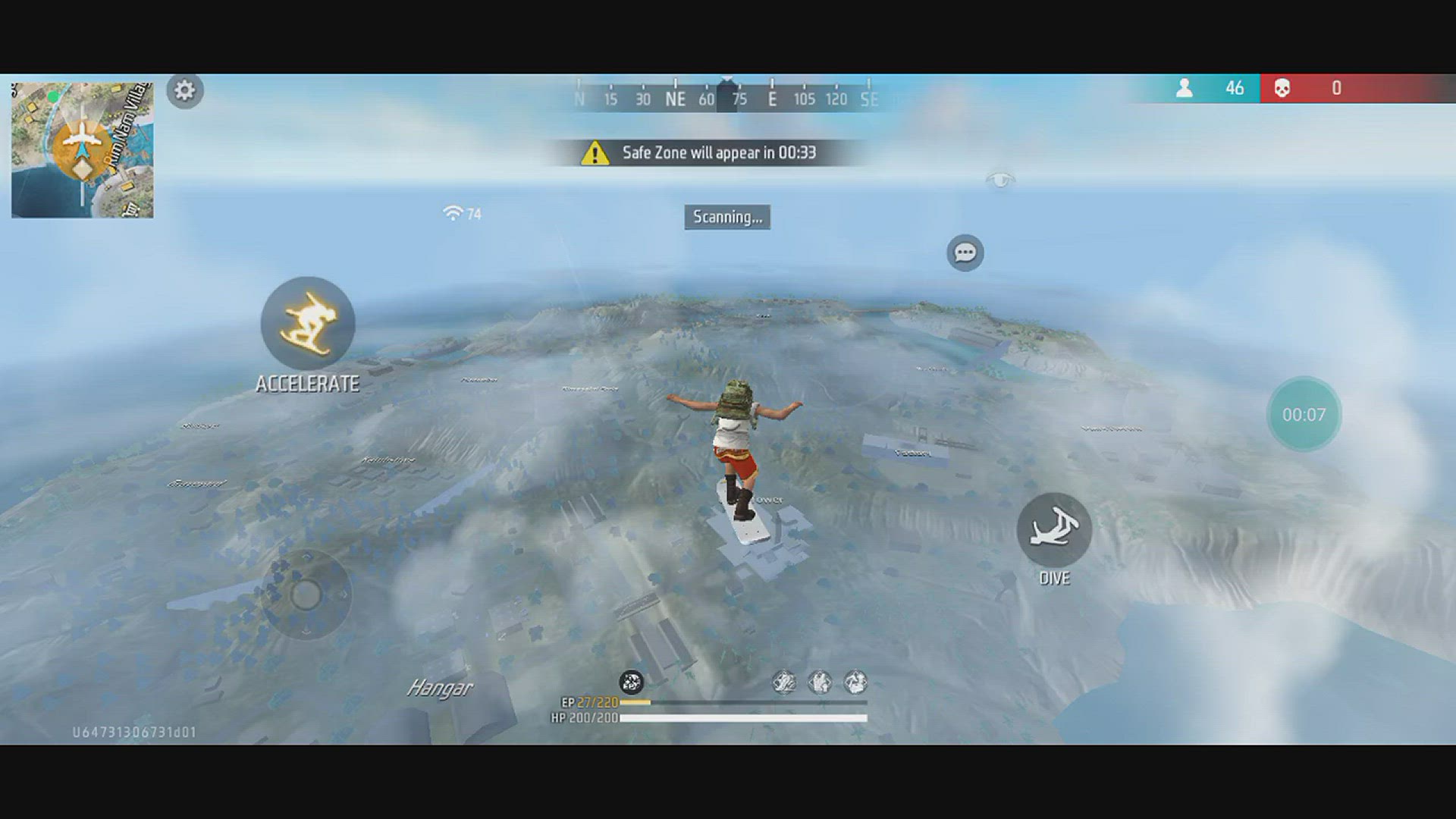Tap the middle quick emote icon
The height and width of the screenshot is (819, 1456).
[820, 683]
